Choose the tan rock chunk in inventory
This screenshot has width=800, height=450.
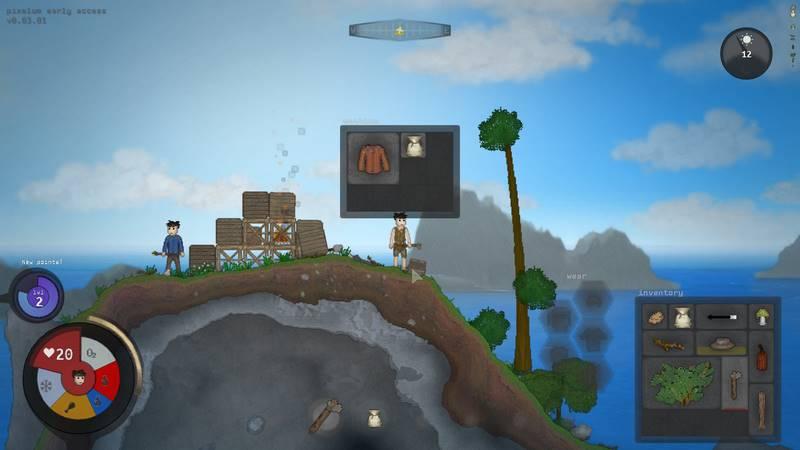(x=655, y=318)
